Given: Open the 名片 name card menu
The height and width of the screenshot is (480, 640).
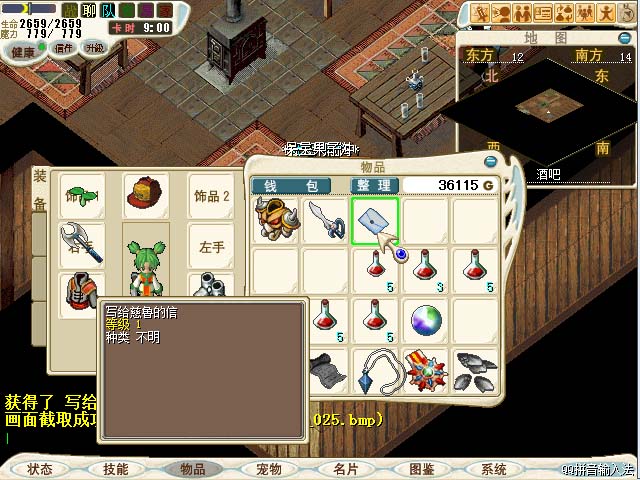Looking at the screenshot, I should pyautogui.click(x=345, y=469).
